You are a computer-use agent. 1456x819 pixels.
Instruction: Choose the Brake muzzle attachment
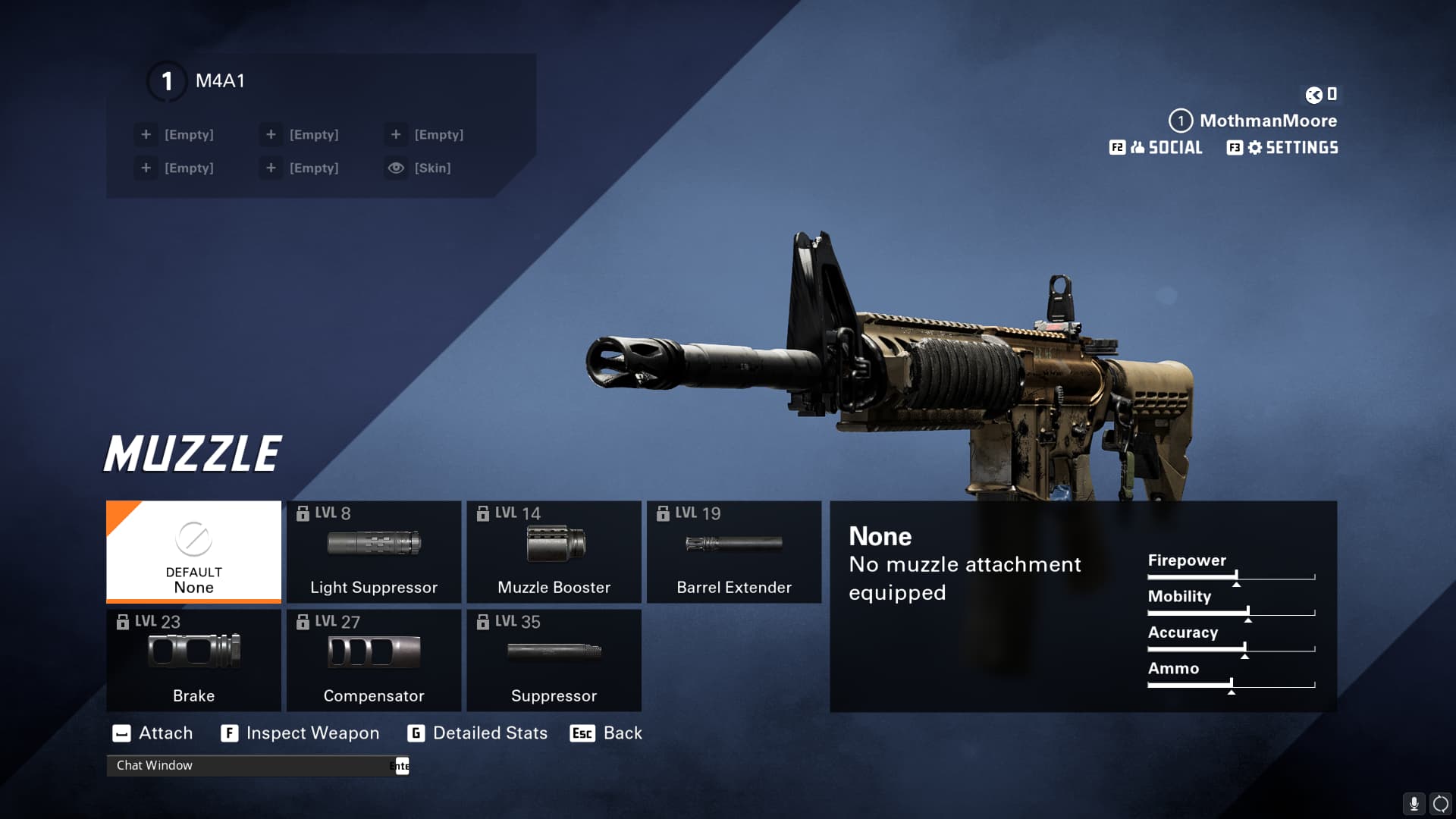[193, 660]
